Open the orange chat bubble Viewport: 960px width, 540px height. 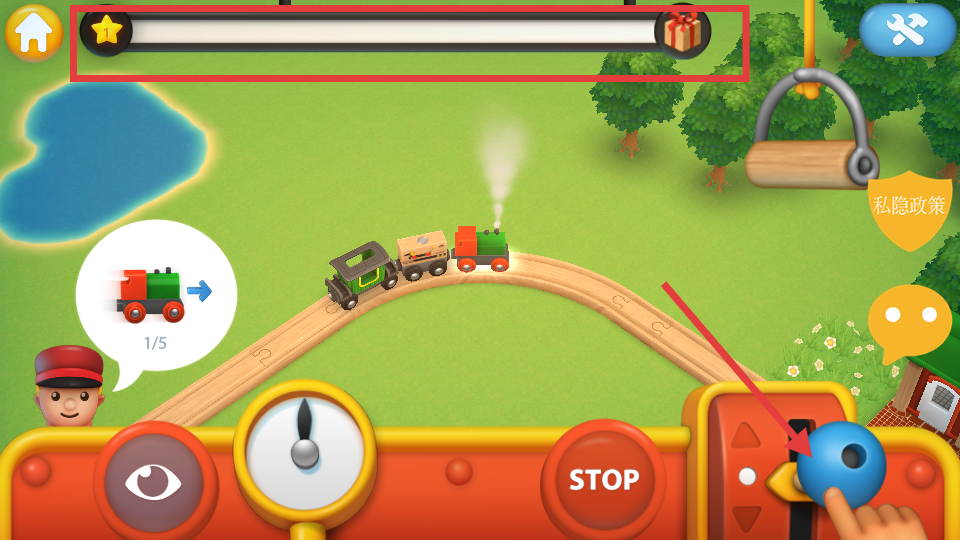[x=909, y=320]
